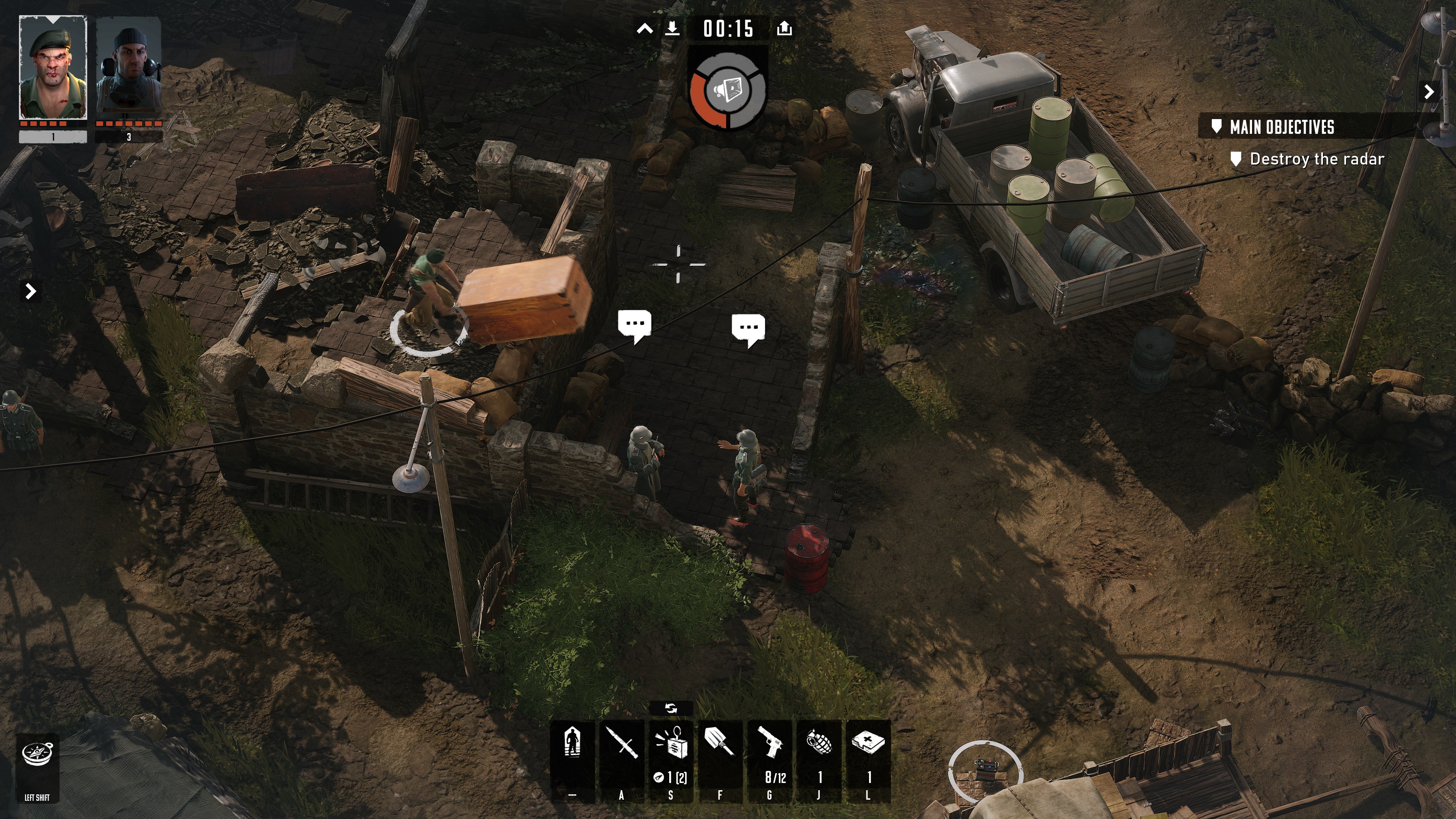
Task: Toggle the compass view icon
Action: click(x=37, y=754)
